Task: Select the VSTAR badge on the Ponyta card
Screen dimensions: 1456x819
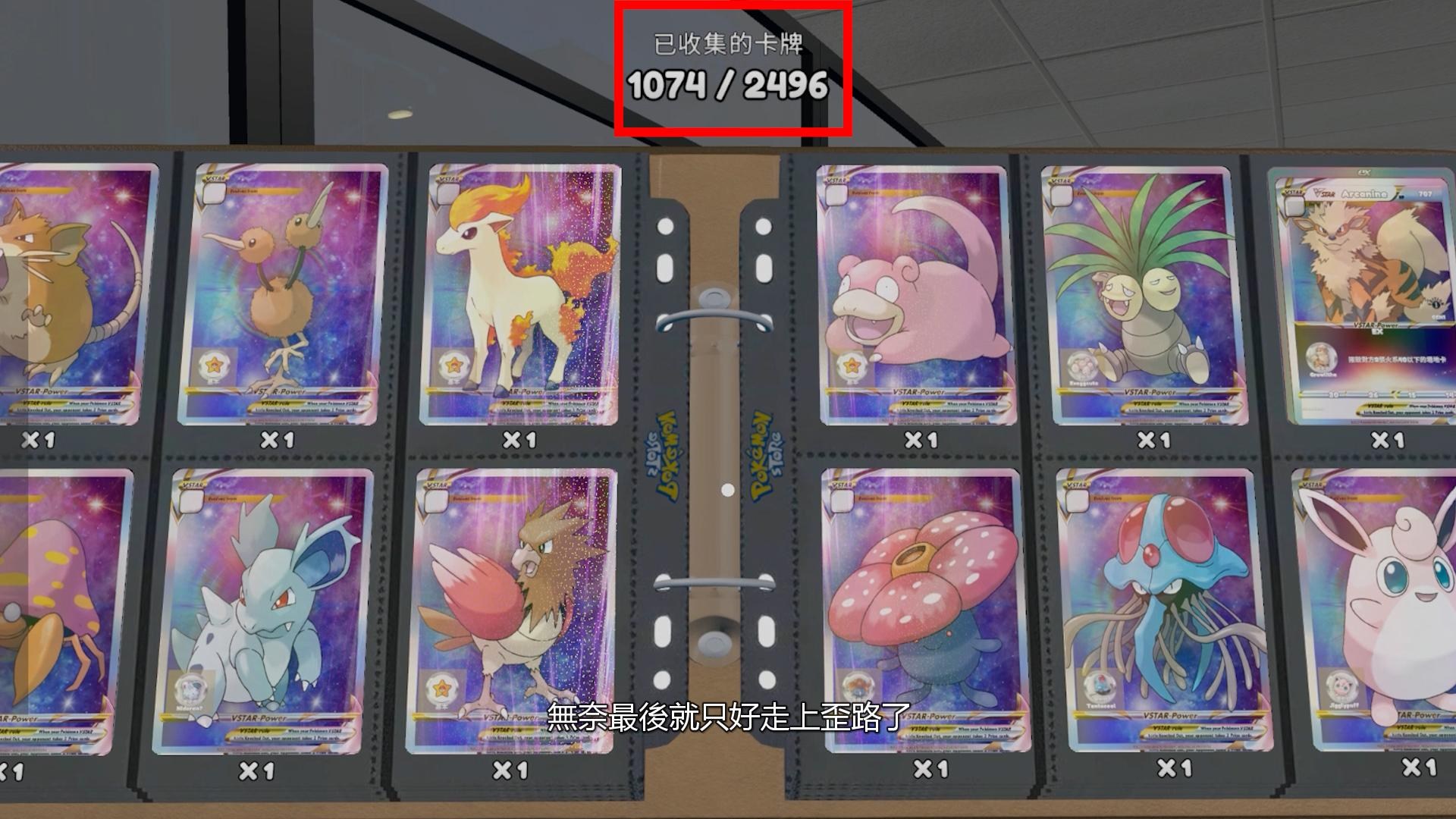Action: [449, 178]
